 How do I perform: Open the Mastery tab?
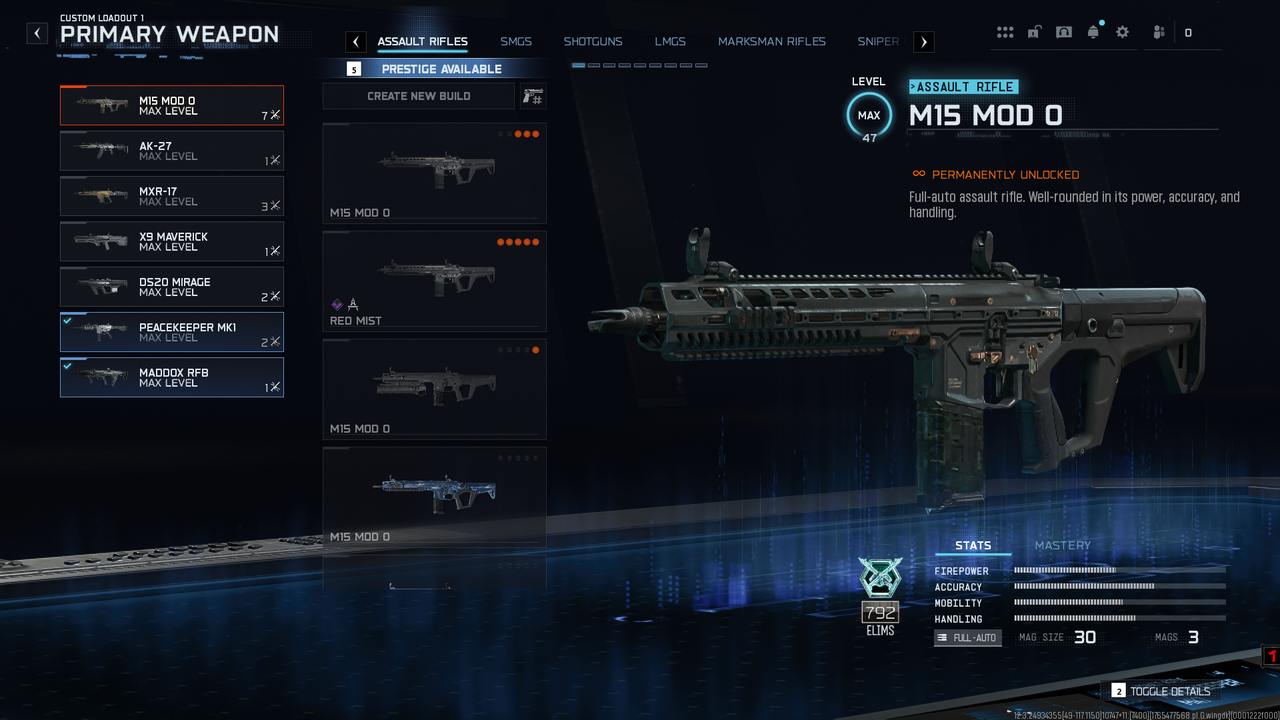pyautogui.click(x=1062, y=545)
